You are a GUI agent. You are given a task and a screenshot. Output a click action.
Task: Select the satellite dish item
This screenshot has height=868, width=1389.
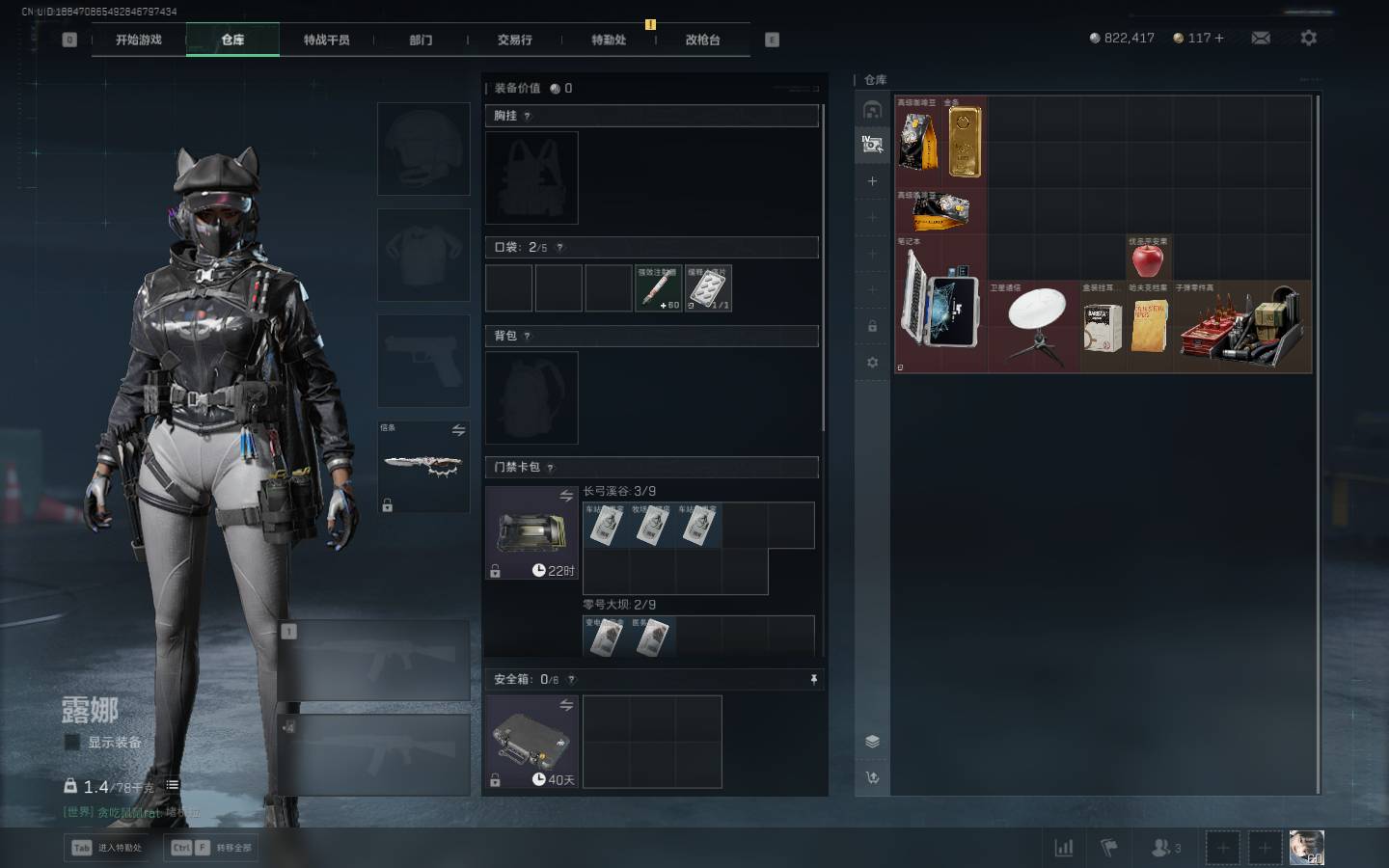(x=1036, y=326)
